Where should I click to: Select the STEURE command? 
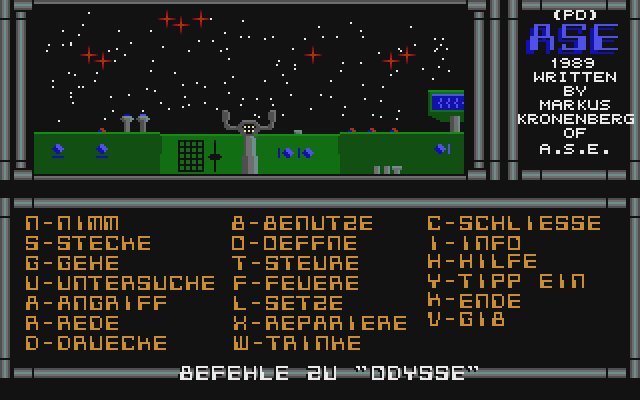pos(295,263)
